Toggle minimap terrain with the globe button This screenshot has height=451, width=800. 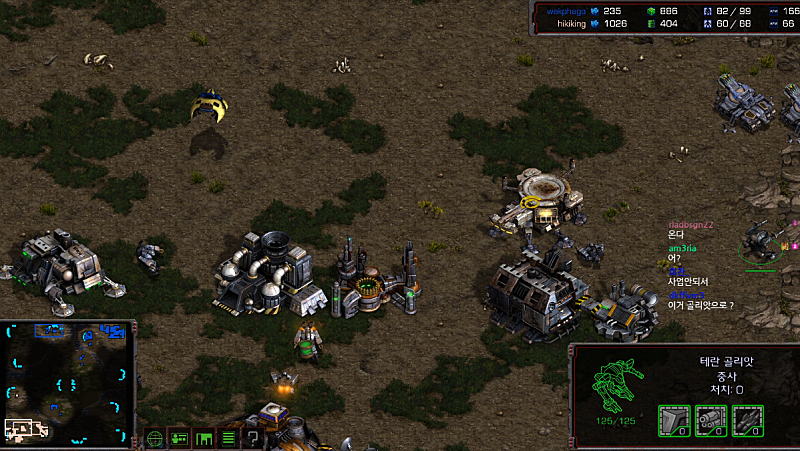(x=155, y=438)
